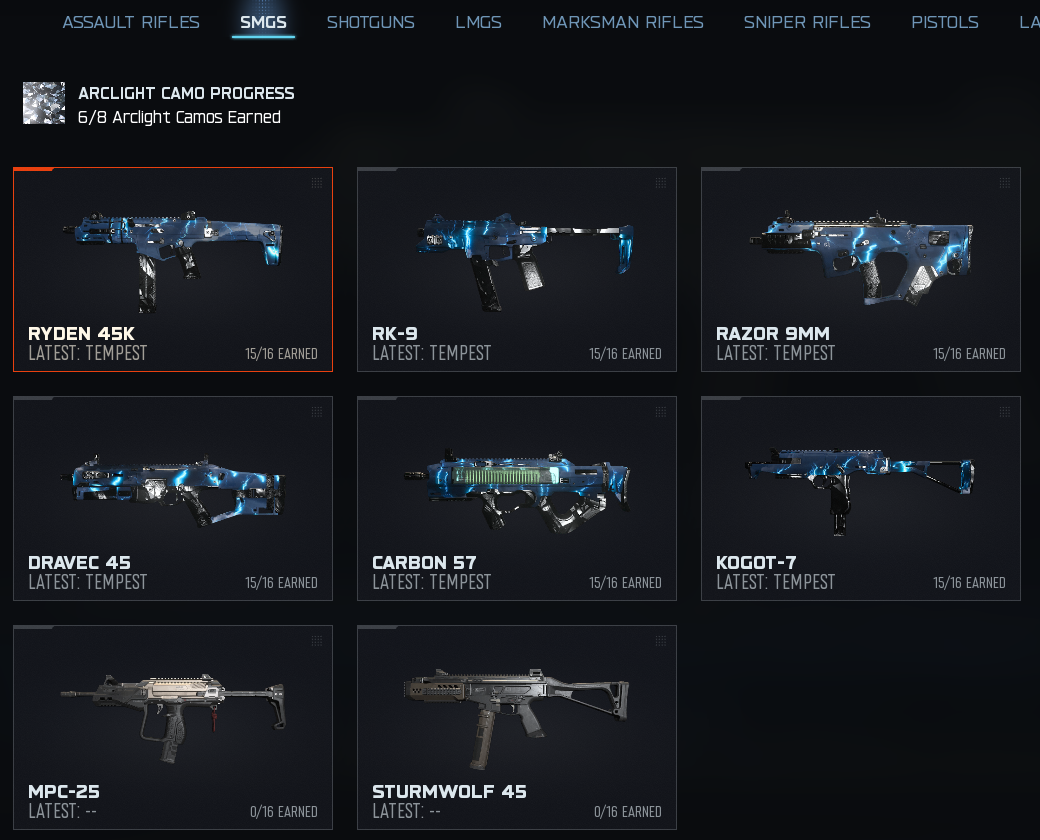Screen dimensions: 1040x840
Task: Click the Arclight camo progress icon
Action: 44,104
